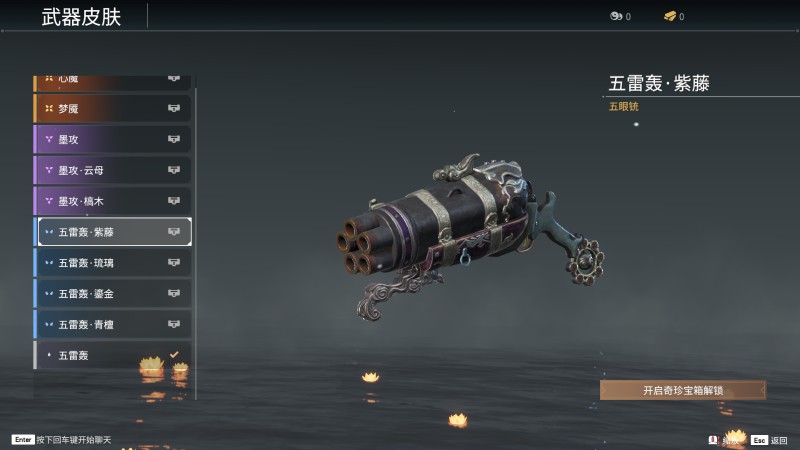The image size is (800, 450).
Task: Select the 梦魇 weapon skin
Action: click(x=112, y=109)
